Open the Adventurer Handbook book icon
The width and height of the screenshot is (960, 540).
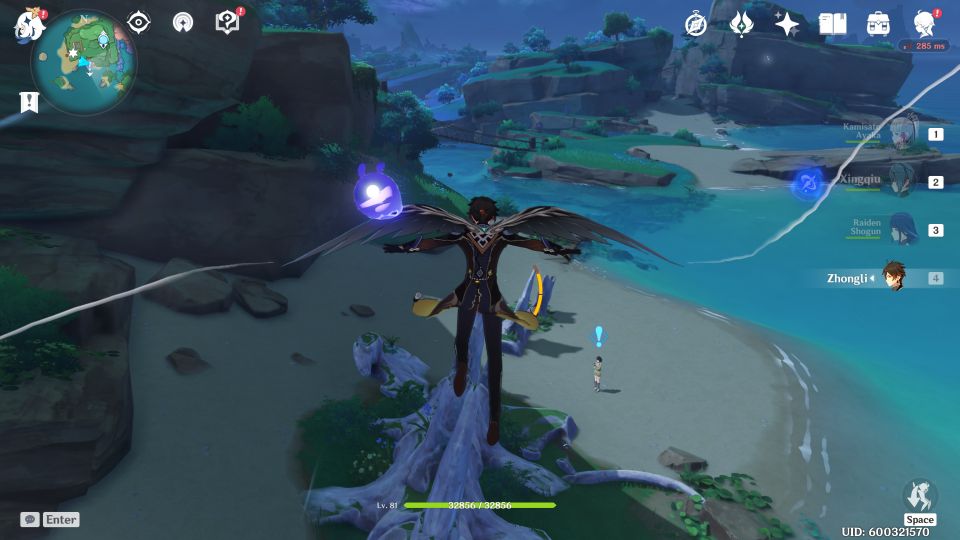(832, 24)
